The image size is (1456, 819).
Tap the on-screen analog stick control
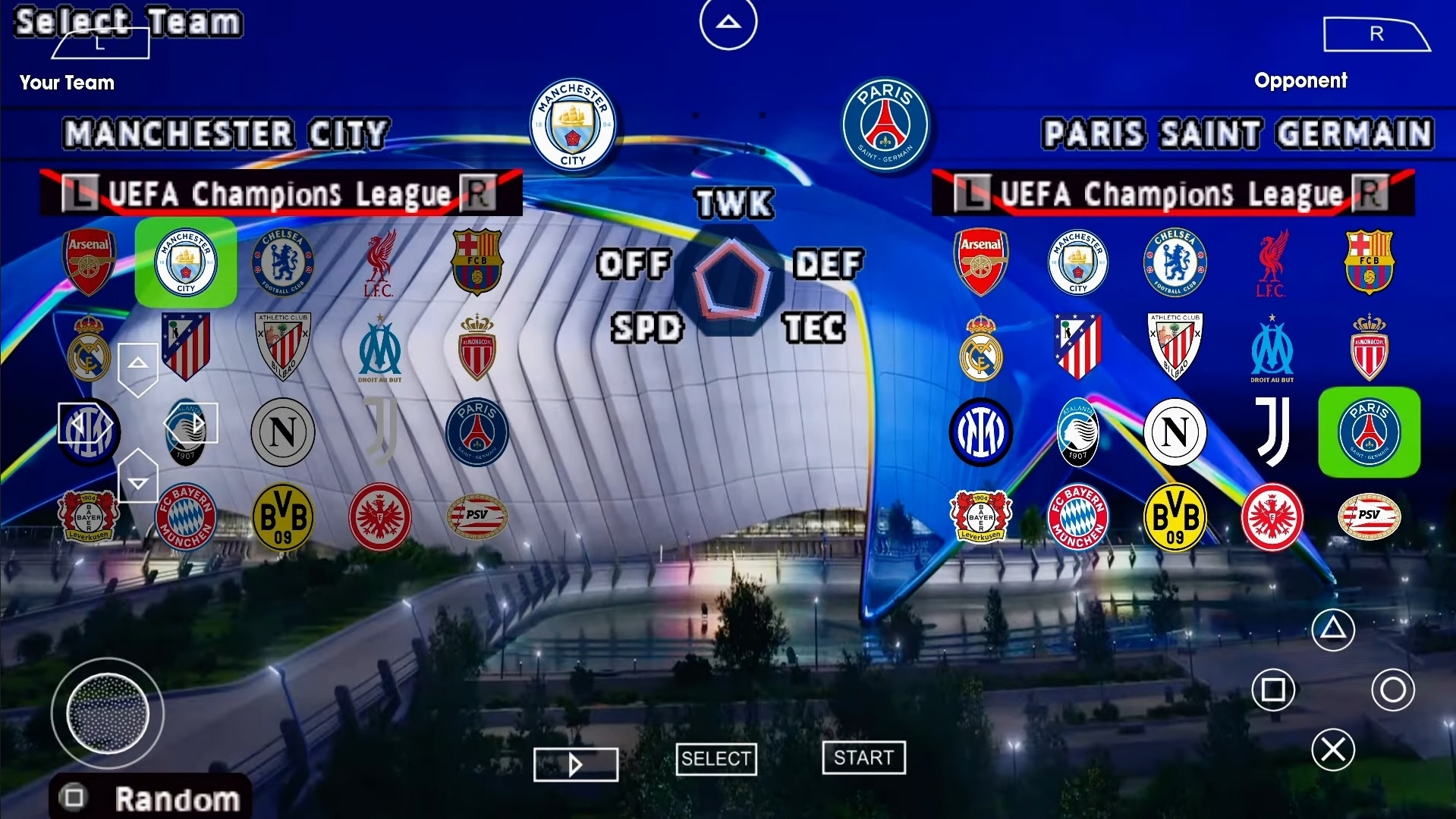coord(108,714)
